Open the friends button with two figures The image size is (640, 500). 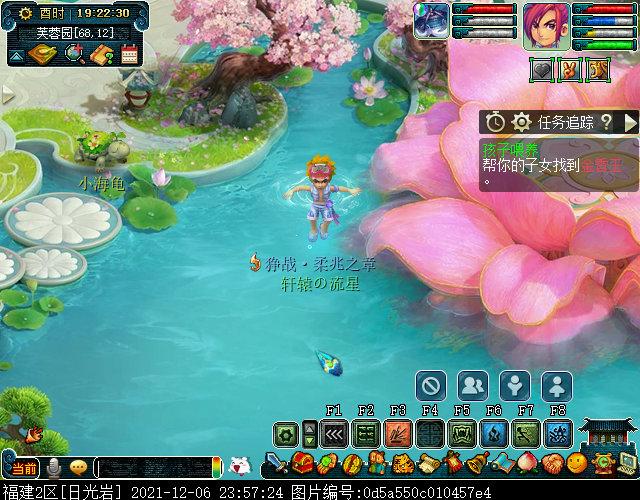(473, 385)
